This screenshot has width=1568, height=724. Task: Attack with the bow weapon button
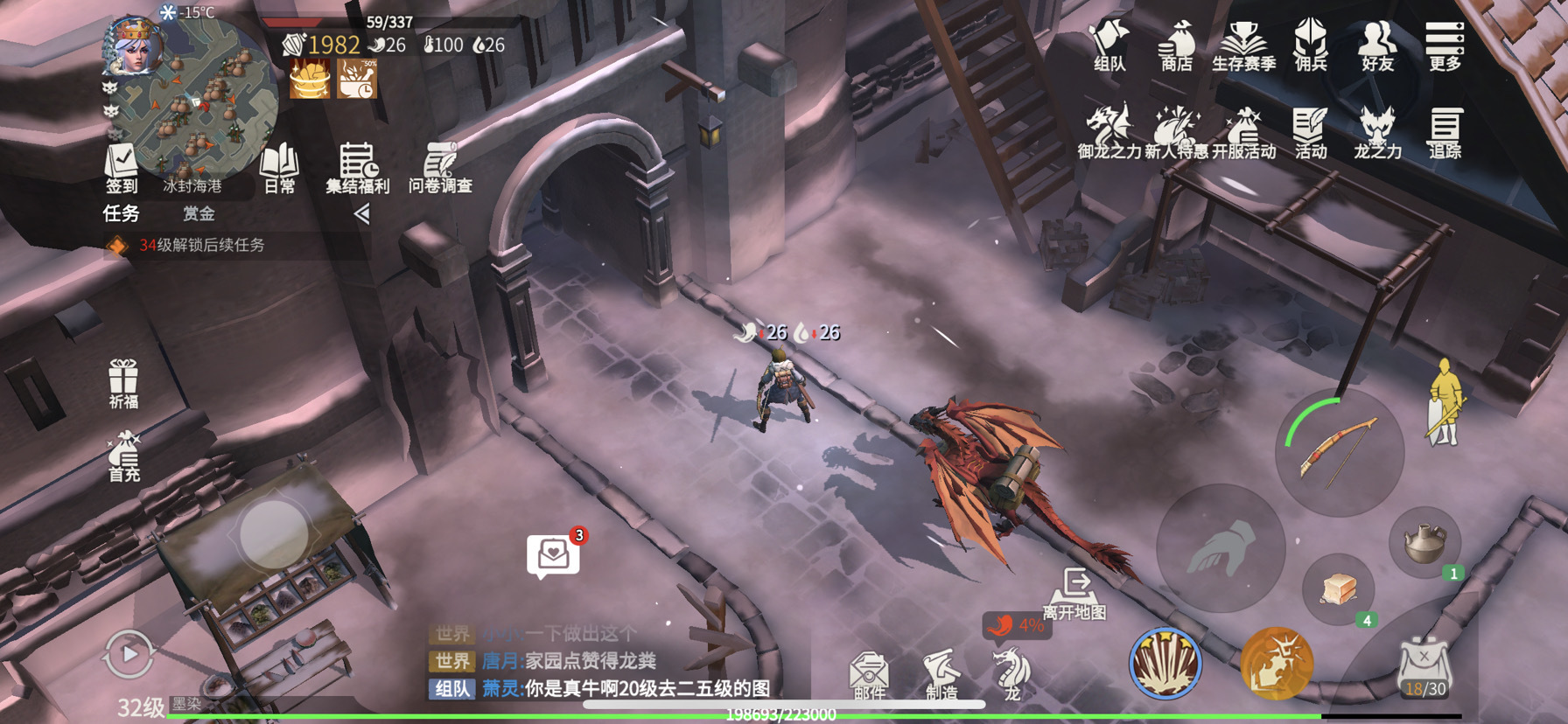click(1340, 452)
